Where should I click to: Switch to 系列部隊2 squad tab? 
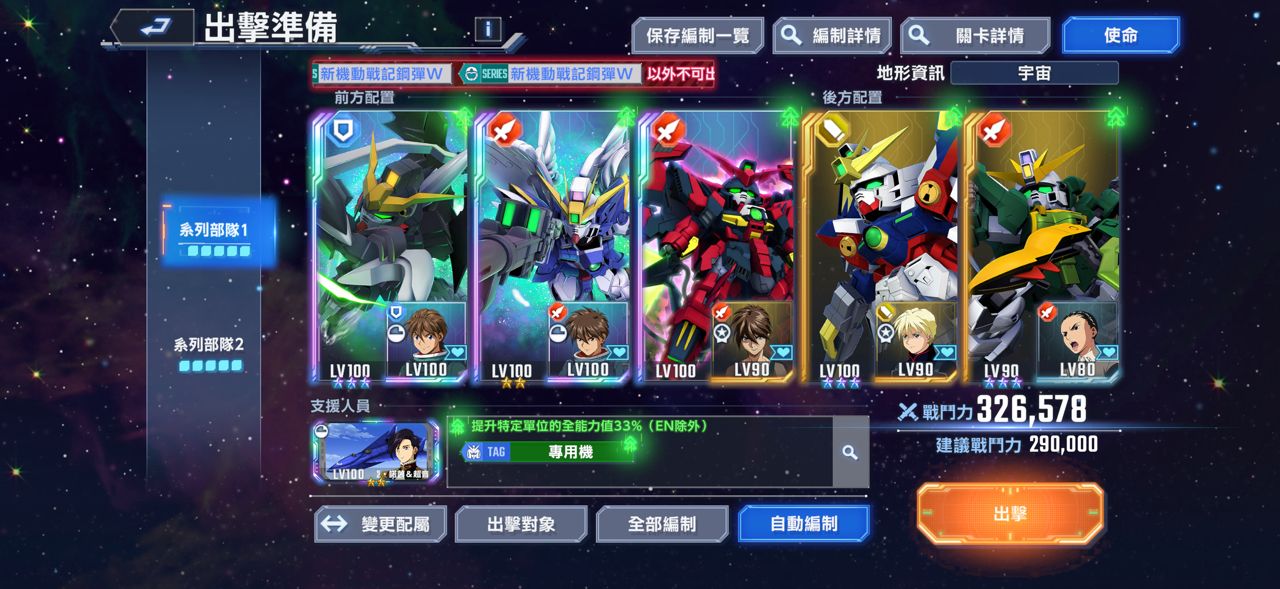209,352
